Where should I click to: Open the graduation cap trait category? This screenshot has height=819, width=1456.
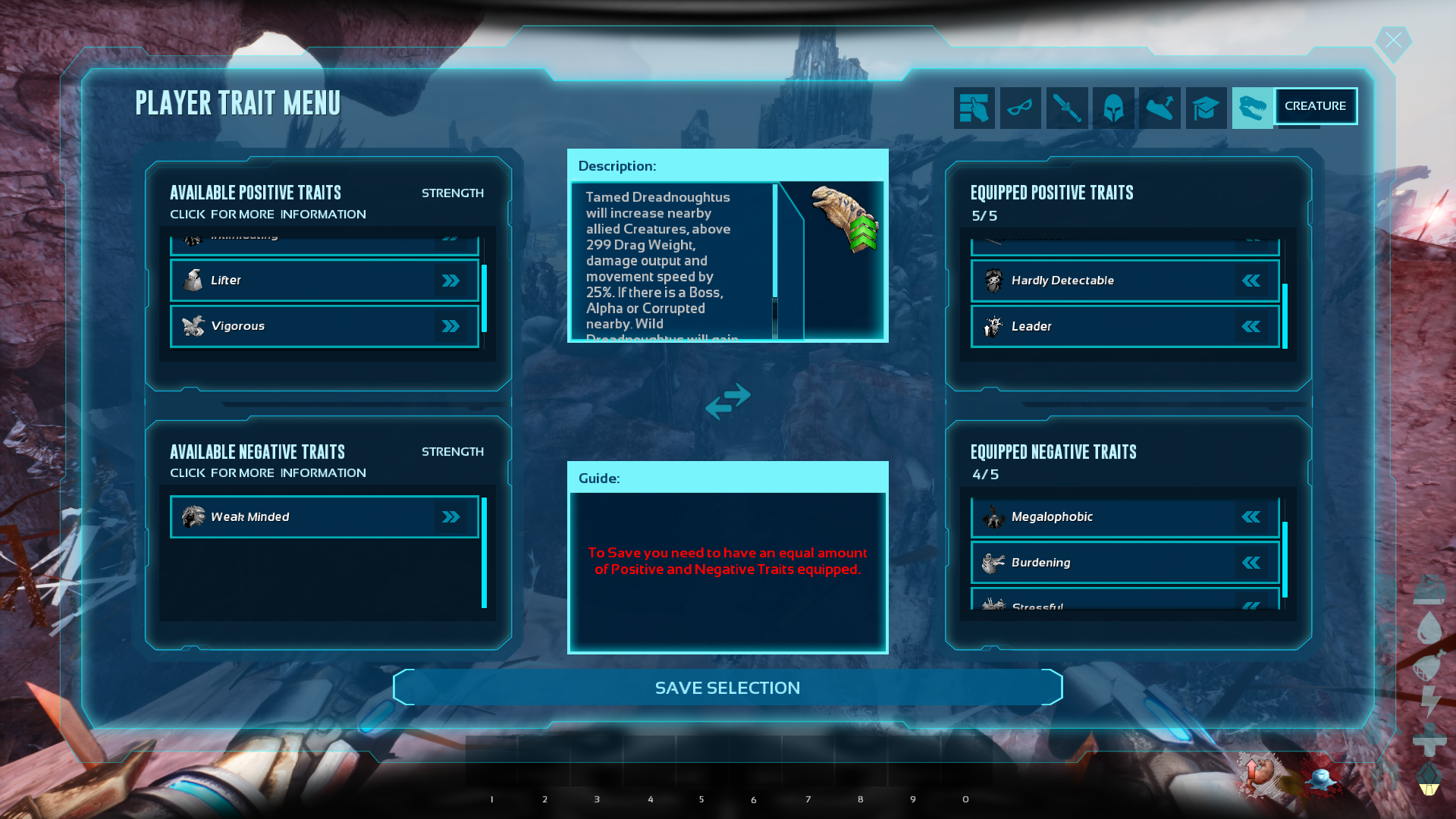(x=1206, y=107)
